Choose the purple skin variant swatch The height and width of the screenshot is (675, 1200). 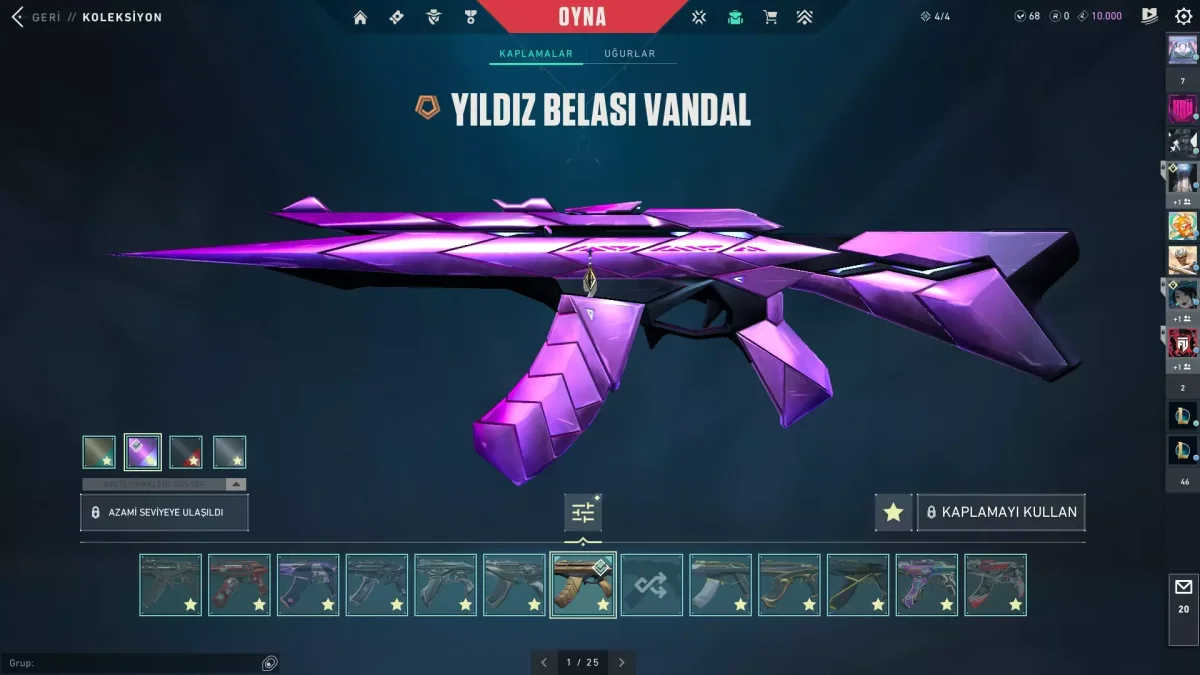(143, 452)
